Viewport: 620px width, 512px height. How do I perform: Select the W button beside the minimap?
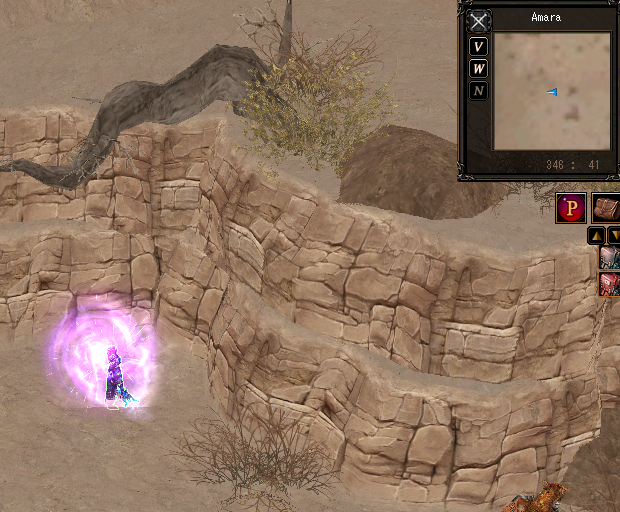click(479, 68)
